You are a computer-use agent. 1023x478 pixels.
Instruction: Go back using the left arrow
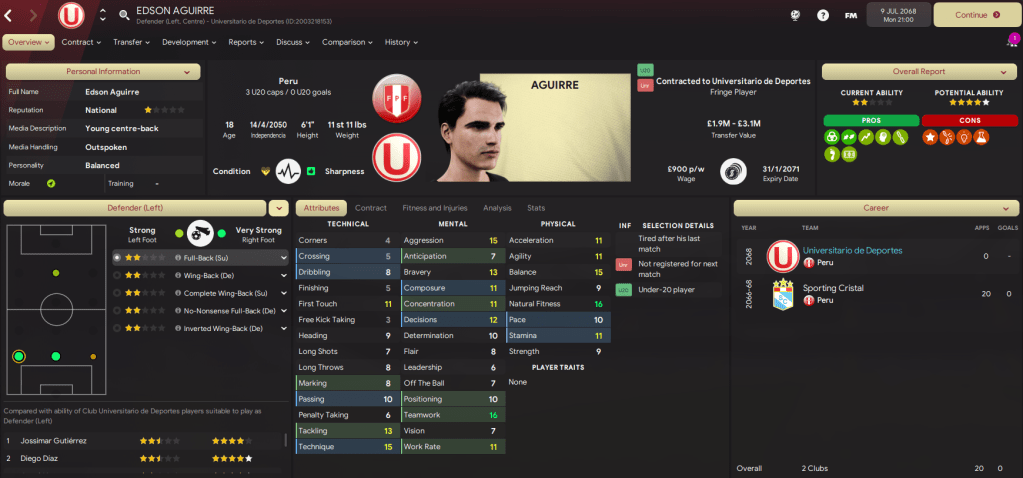point(9,15)
